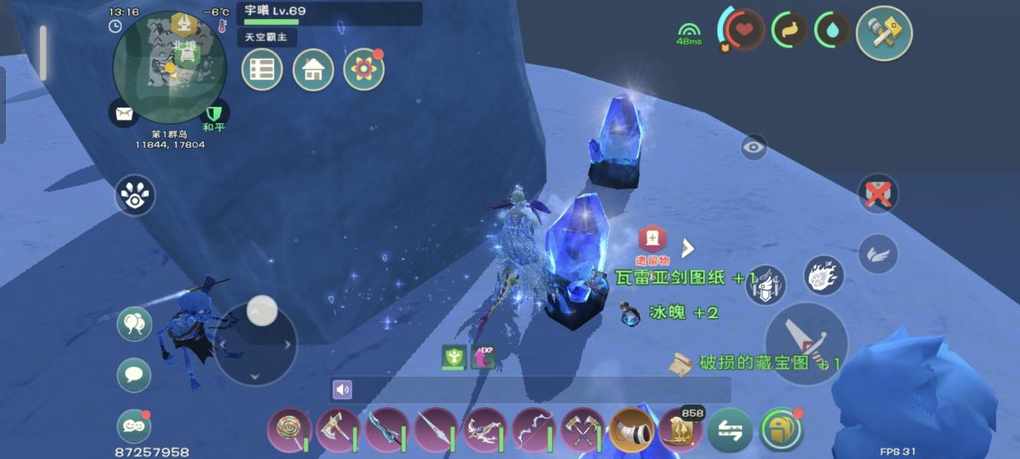
Task: Use the flaming fist skill
Action: [x=824, y=275]
